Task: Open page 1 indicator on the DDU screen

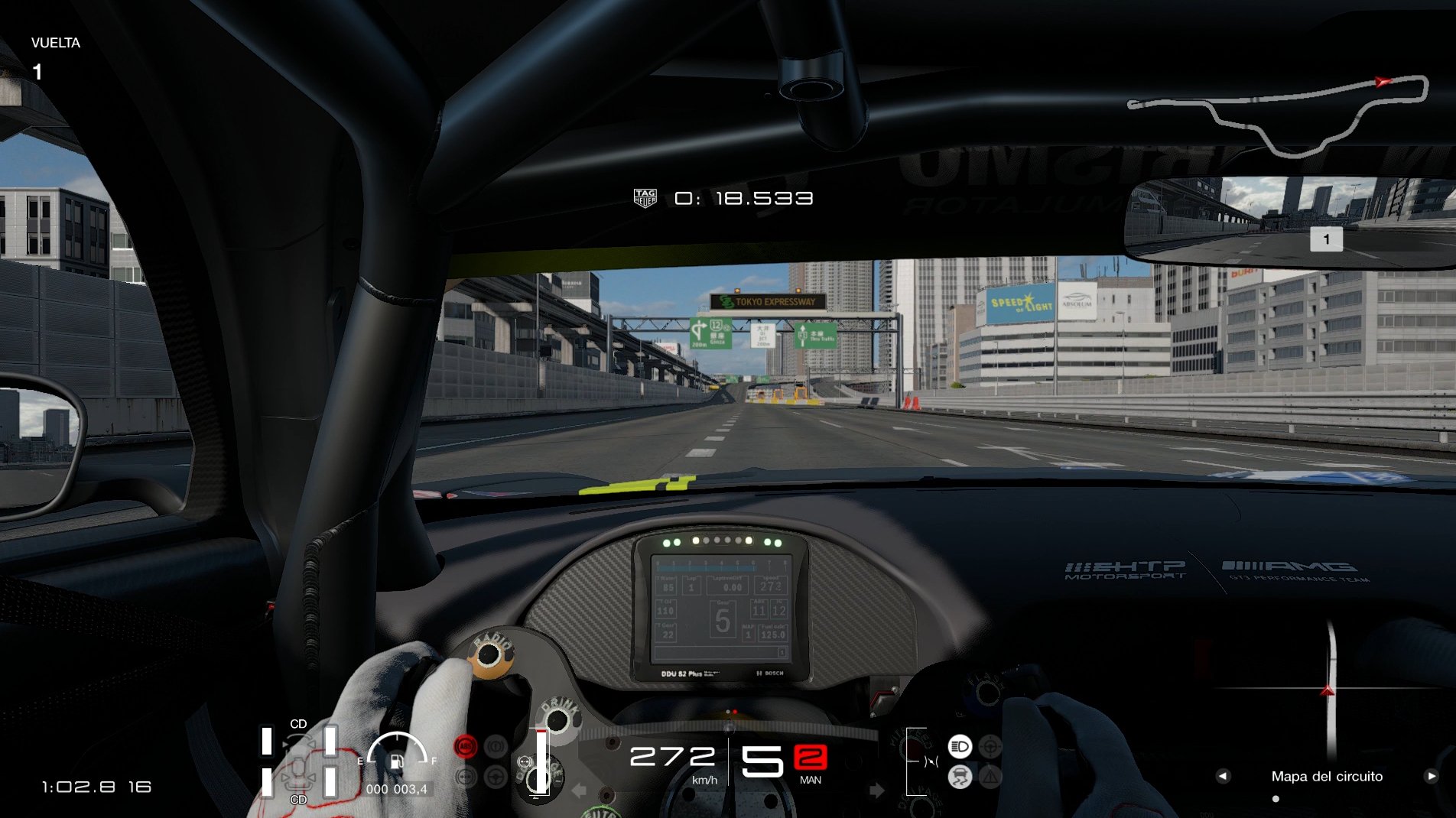Action: pyautogui.click(x=783, y=651)
